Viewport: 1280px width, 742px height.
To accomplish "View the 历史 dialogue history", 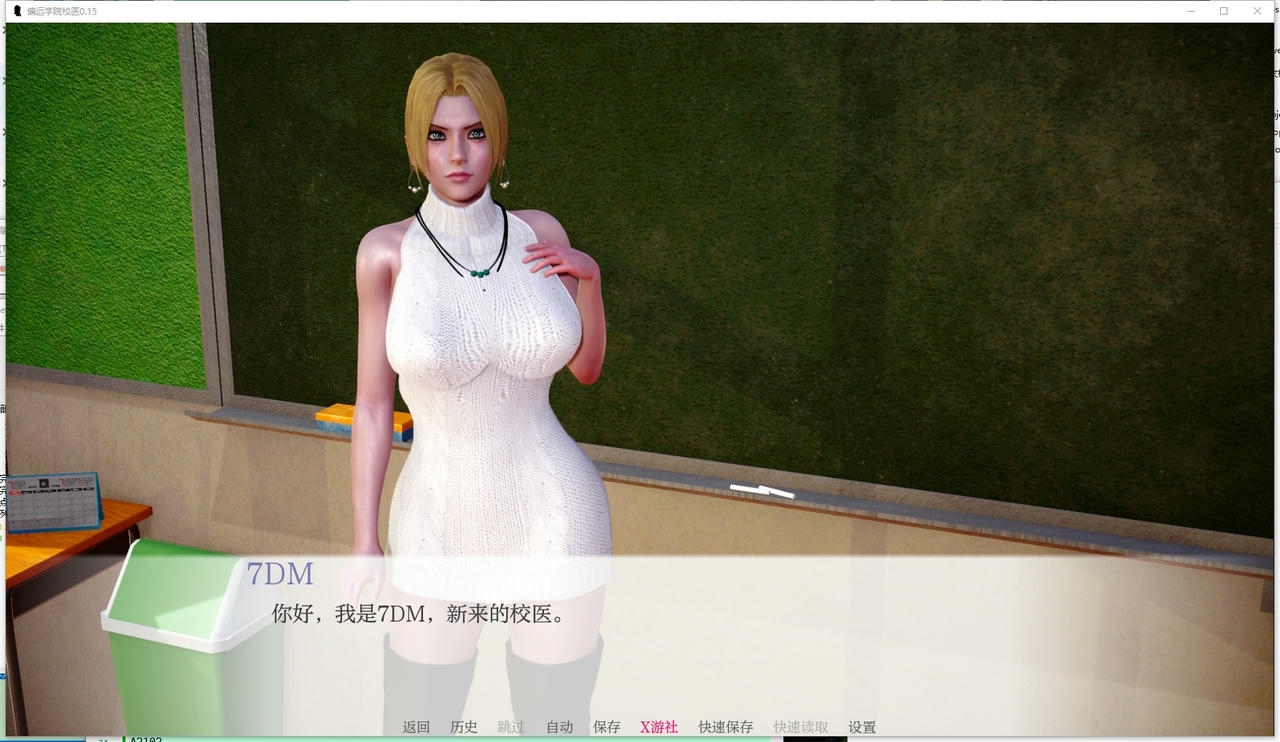I will coord(463,727).
